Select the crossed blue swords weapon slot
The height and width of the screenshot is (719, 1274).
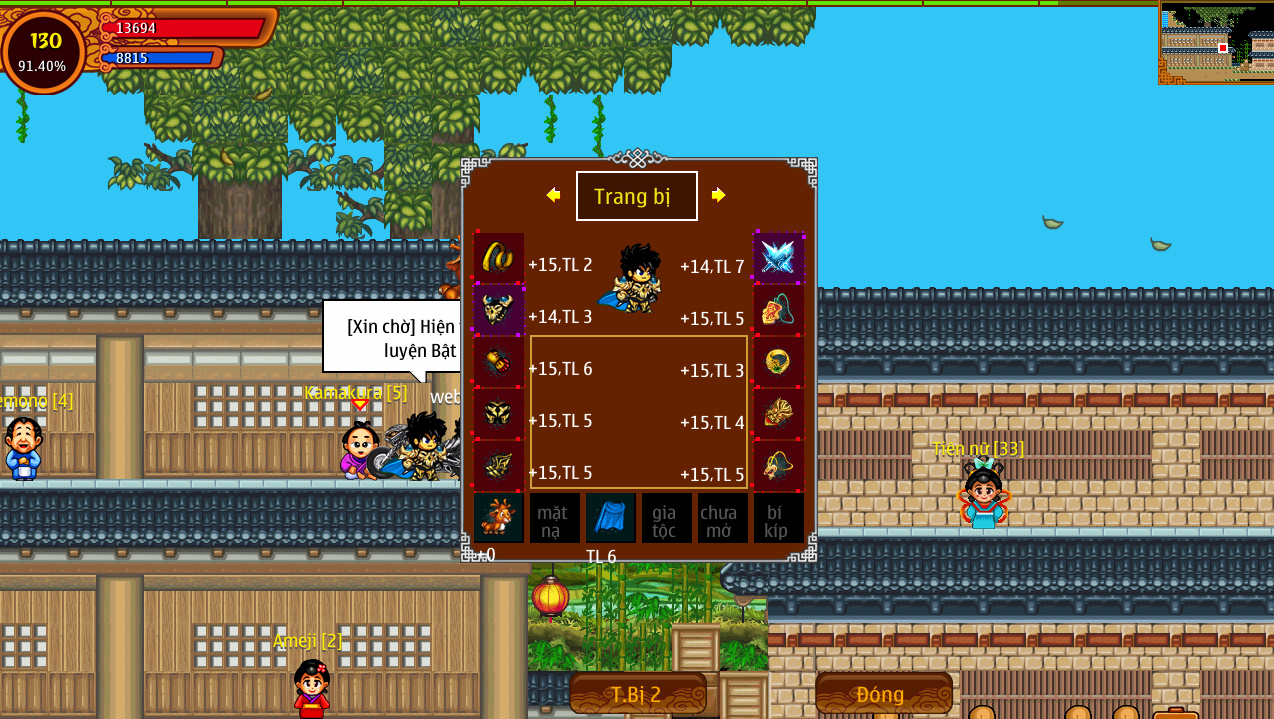click(x=778, y=258)
